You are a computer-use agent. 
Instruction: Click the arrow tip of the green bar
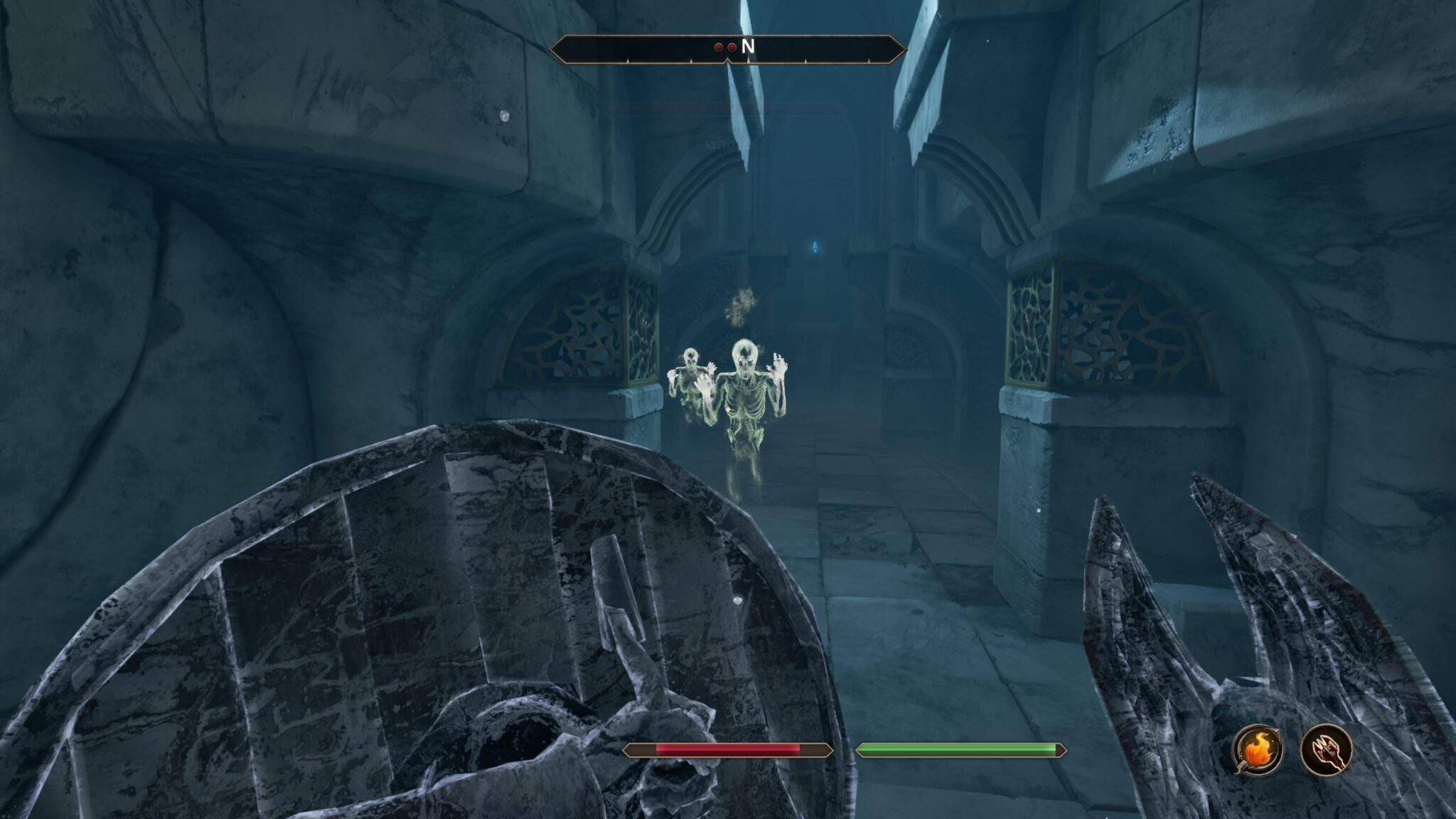[x=1062, y=748]
